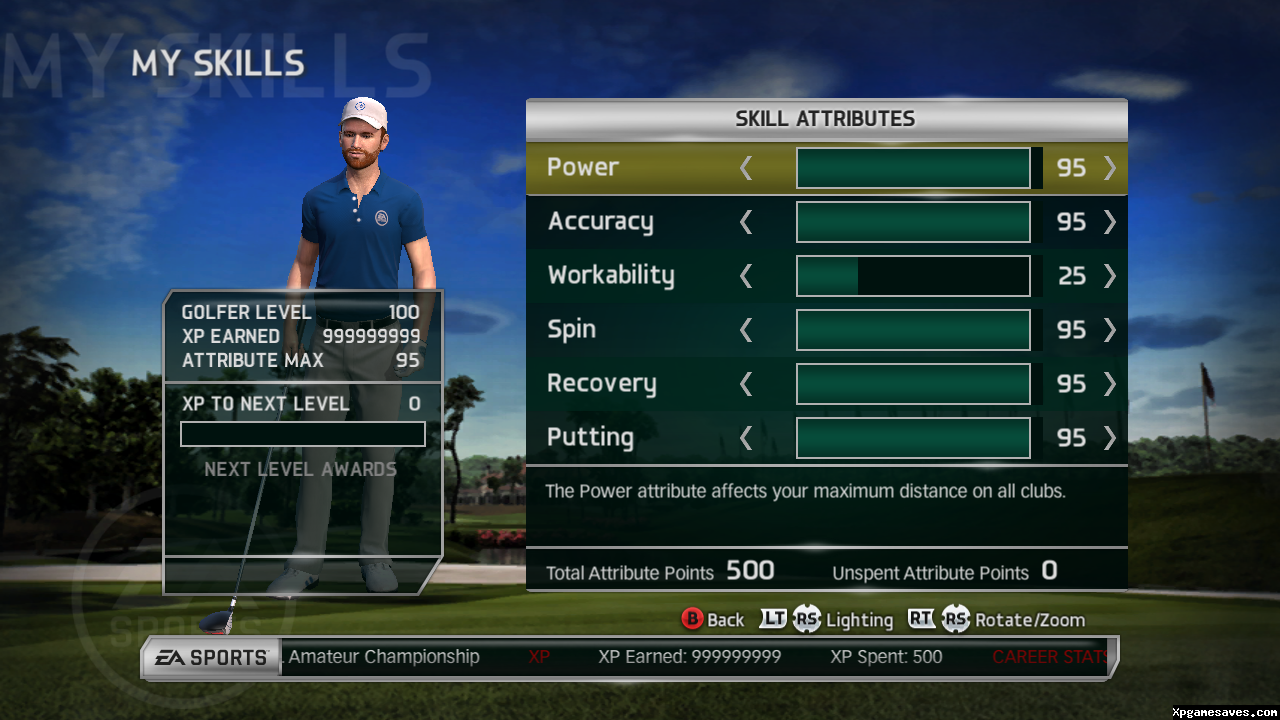The width and height of the screenshot is (1280, 720).
Task: Decrease Putting with its left arrow
Action: click(746, 438)
